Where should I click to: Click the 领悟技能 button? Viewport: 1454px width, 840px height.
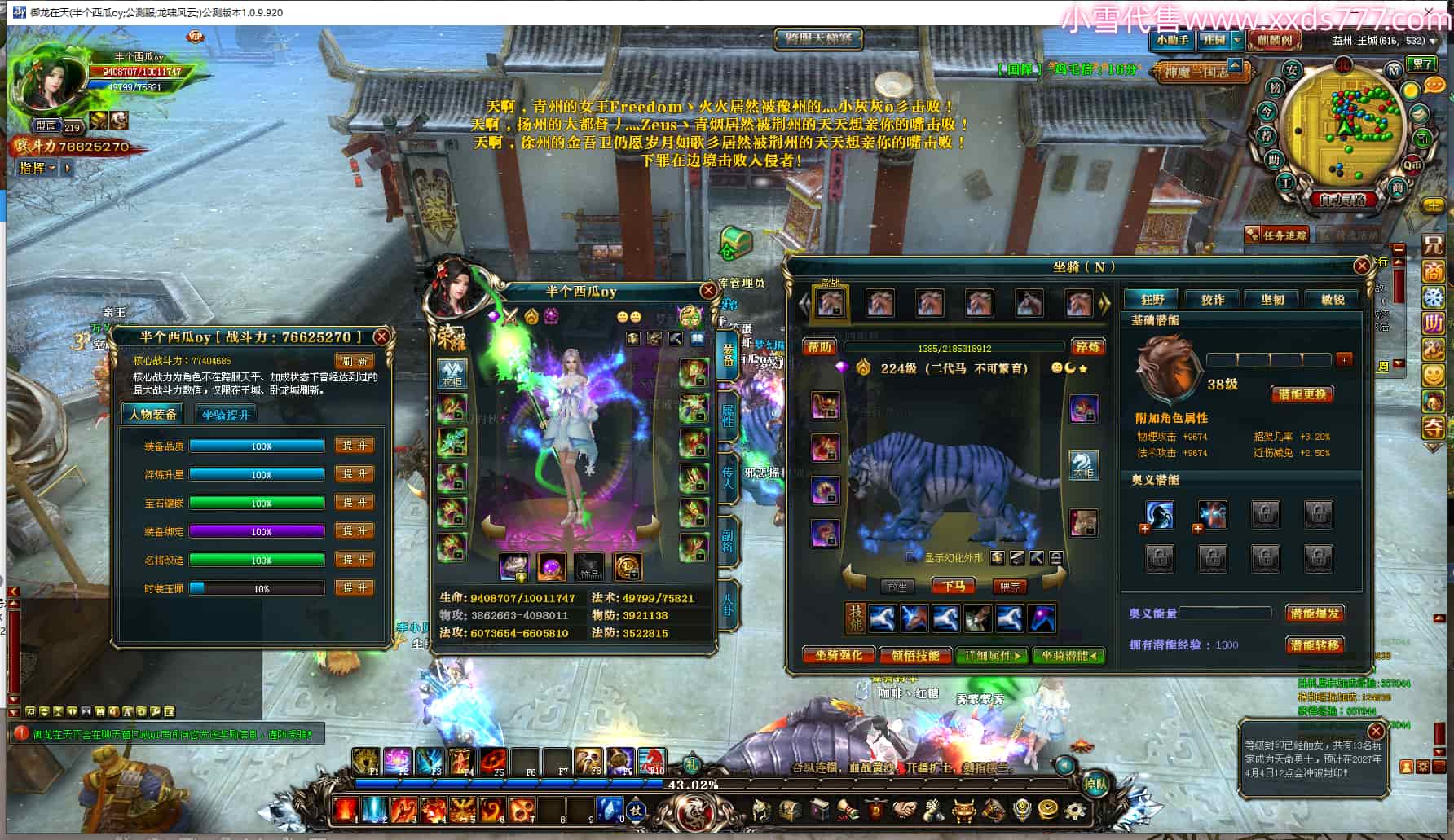click(x=914, y=655)
